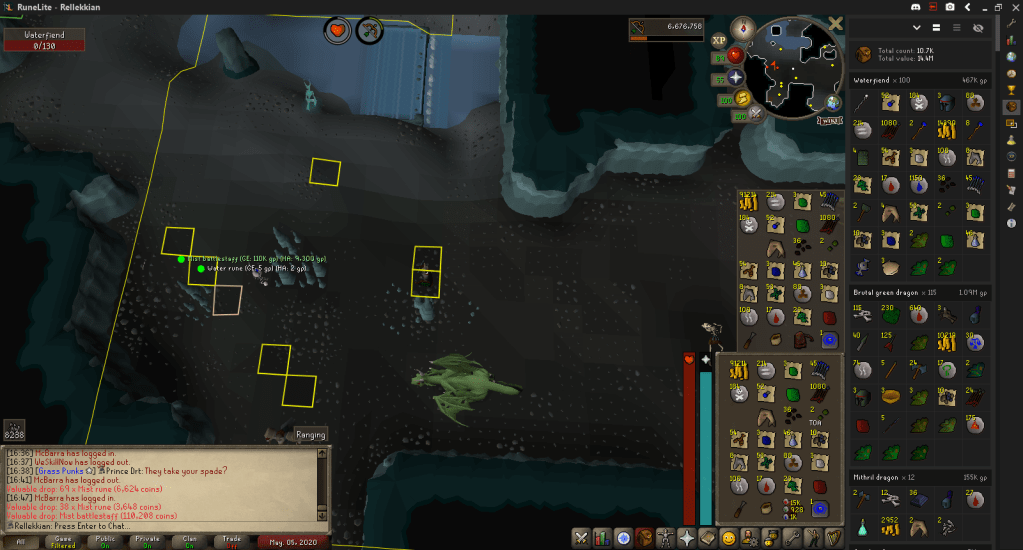This screenshot has width=1023, height=550.
Task: Open the music player tab
Action: point(834,538)
